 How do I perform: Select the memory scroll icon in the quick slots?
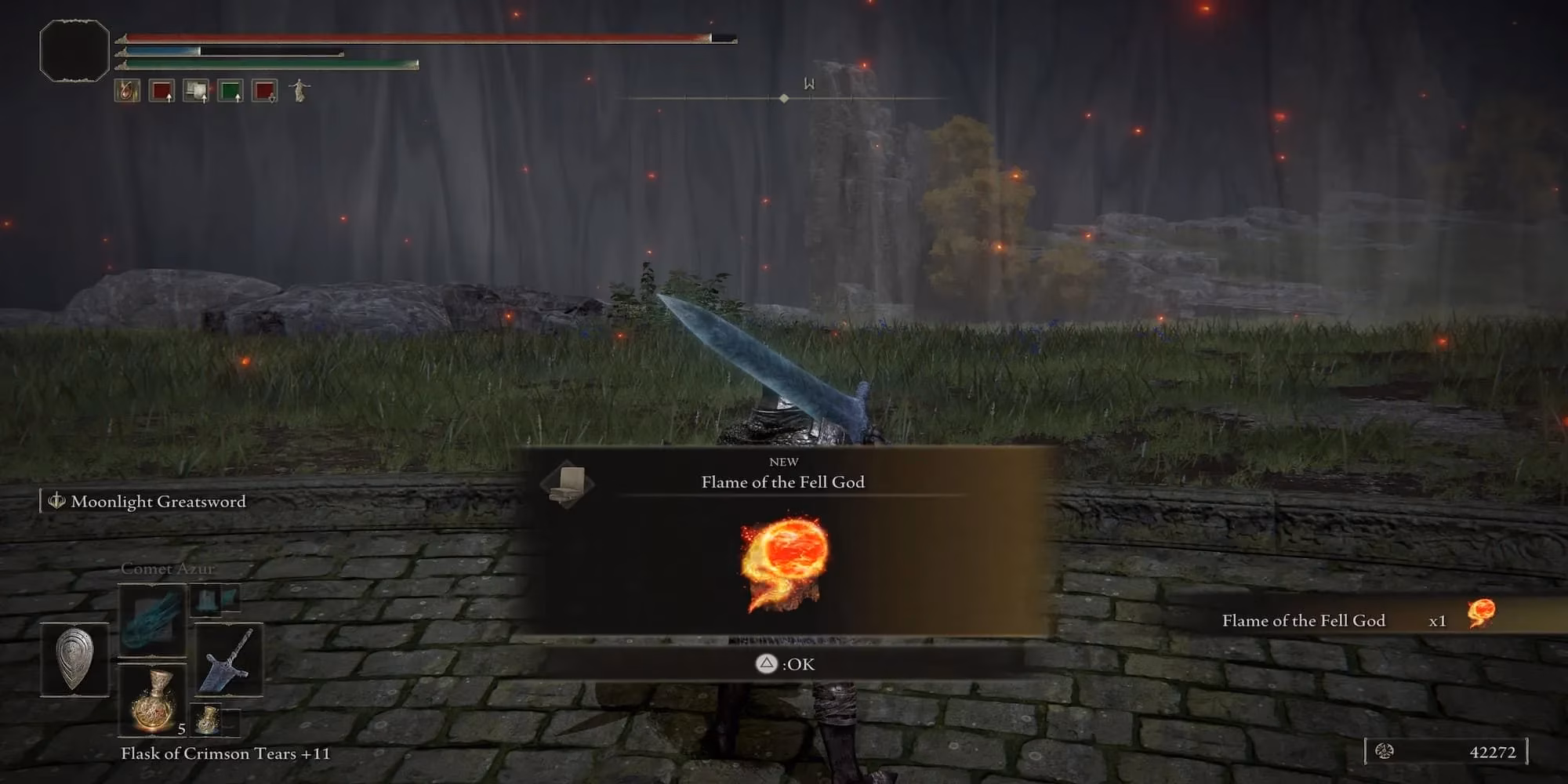(195, 90)
